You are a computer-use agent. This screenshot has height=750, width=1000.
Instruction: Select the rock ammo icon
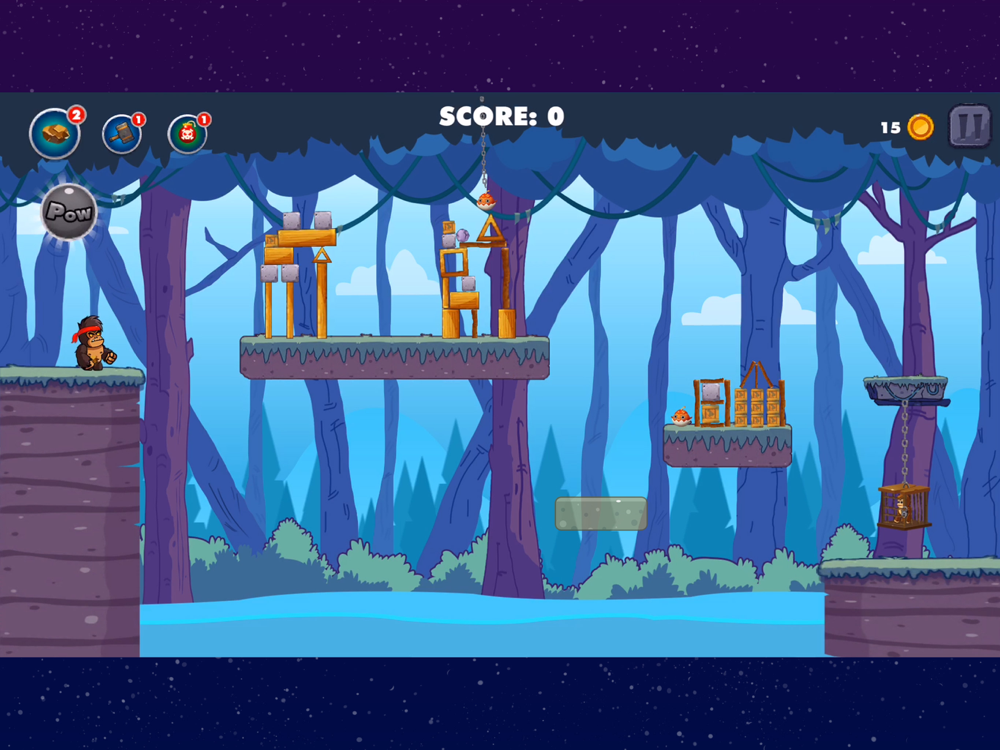coord(55,133)
